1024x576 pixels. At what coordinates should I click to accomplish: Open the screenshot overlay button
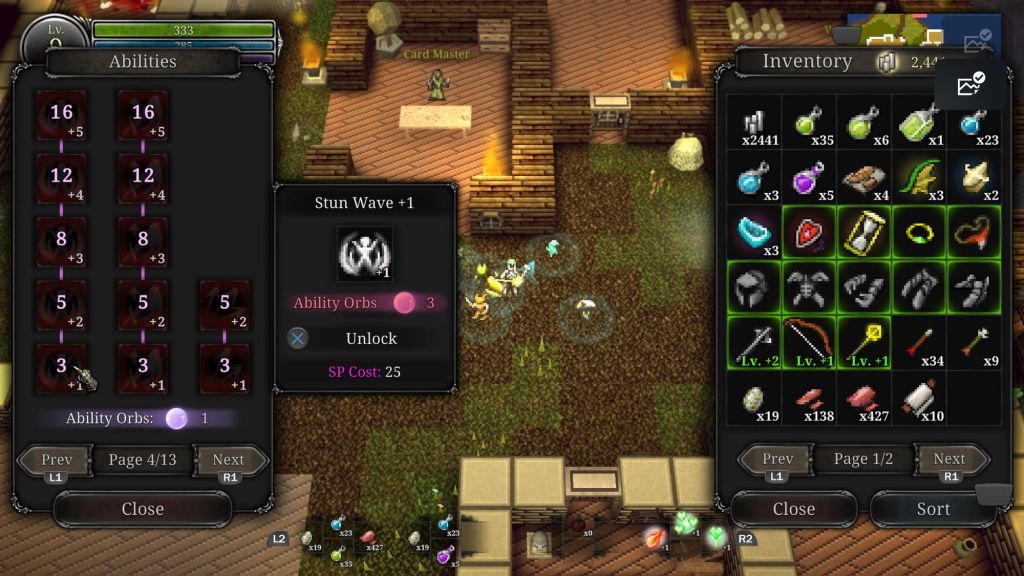(971, 85)
